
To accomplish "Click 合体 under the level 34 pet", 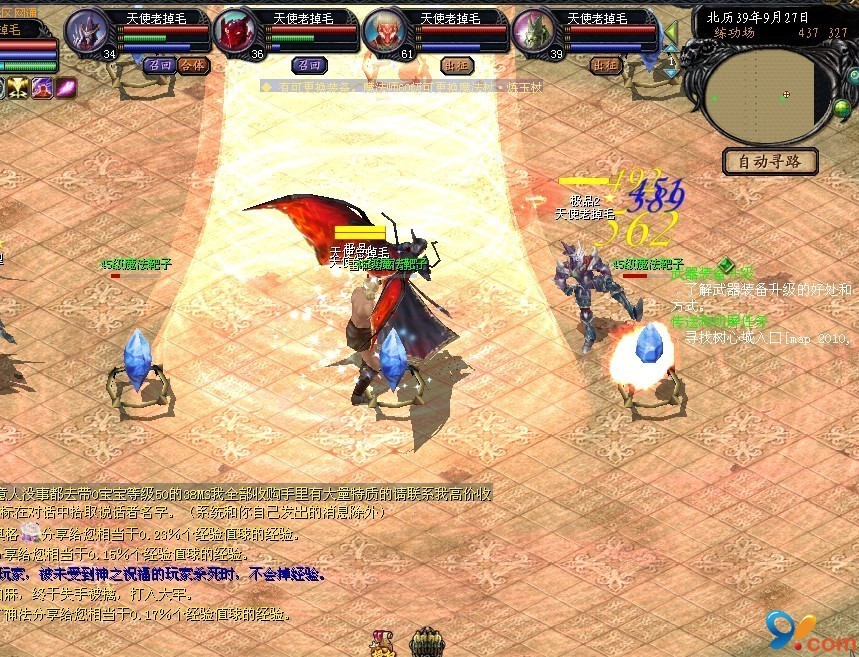I will pyautogui.click(x=194, y=66).
